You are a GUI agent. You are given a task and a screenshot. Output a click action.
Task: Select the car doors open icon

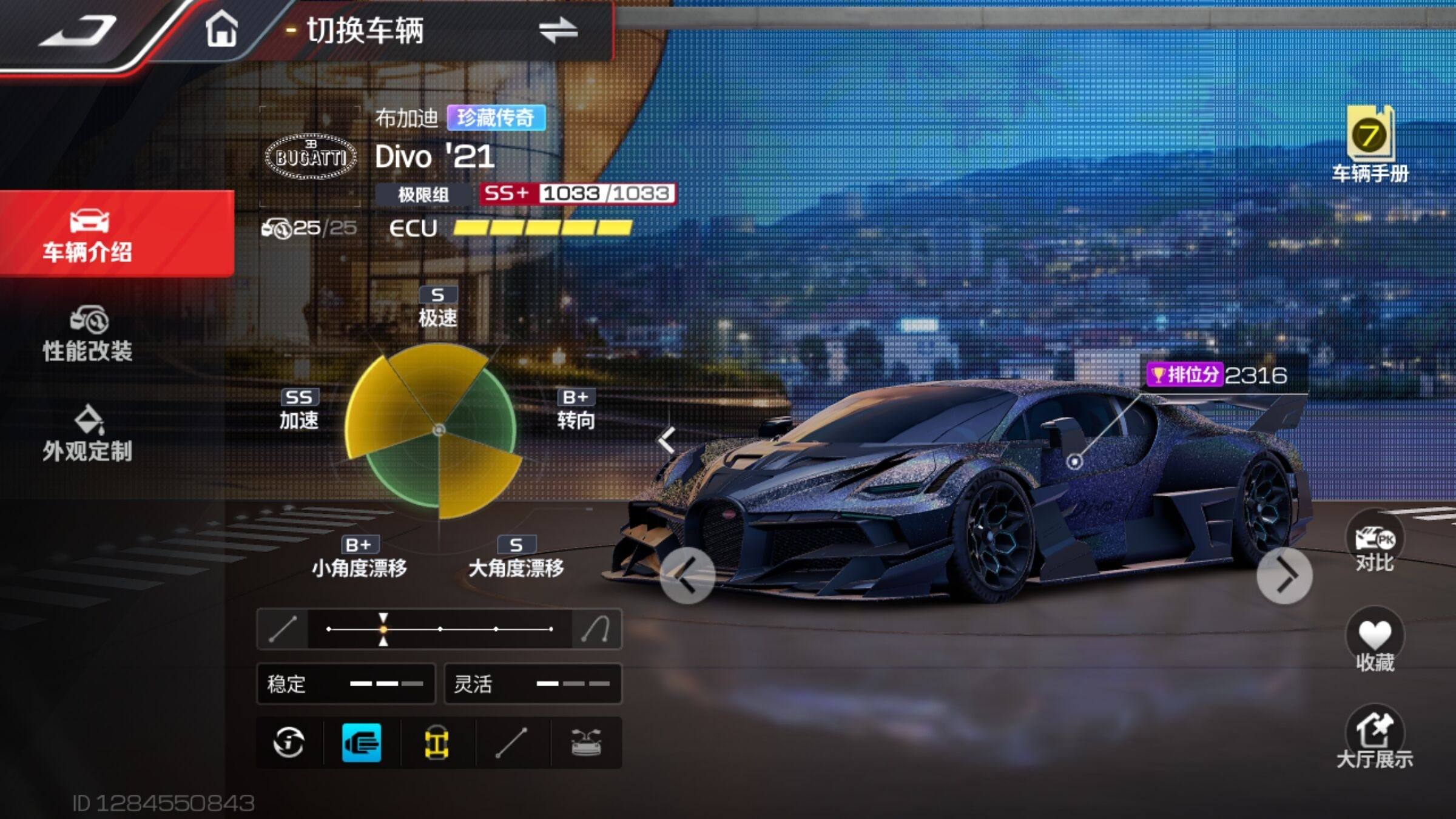[x=586, y=743]
